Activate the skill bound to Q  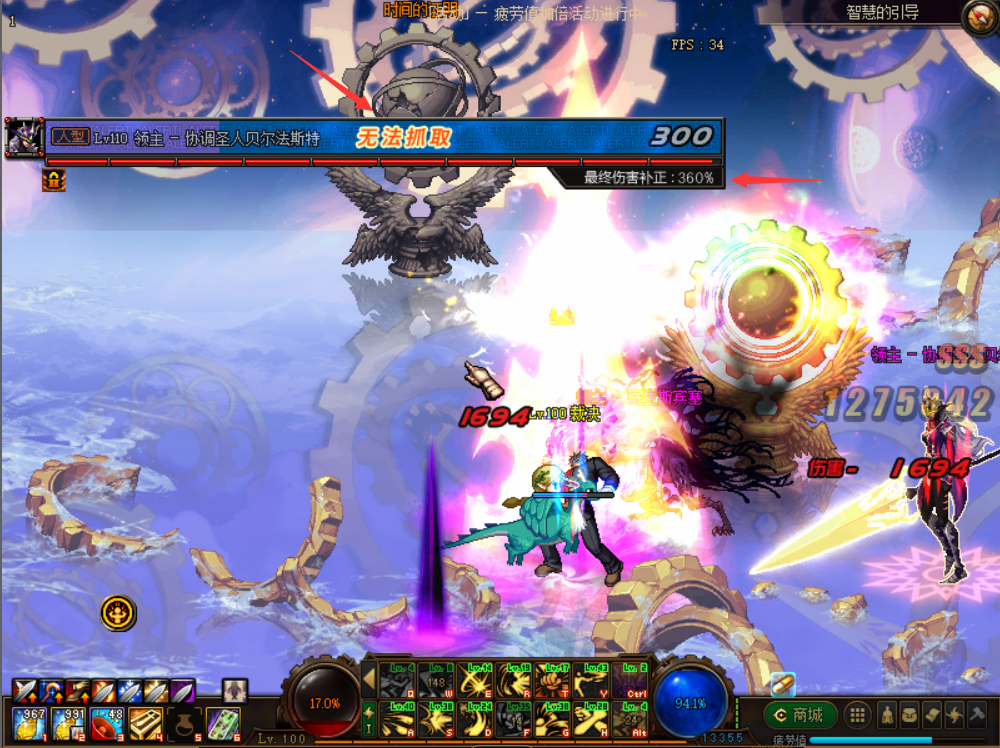point(398,680)
